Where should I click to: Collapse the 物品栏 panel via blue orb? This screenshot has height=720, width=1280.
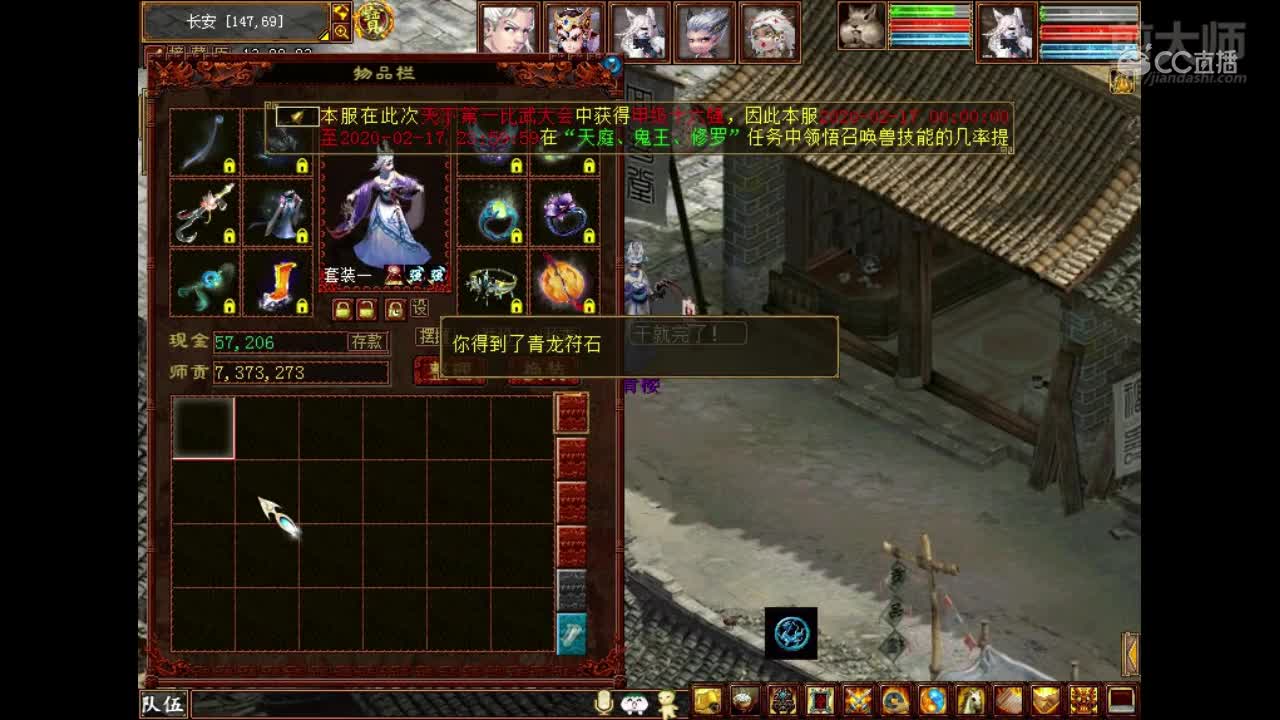click(613, 64)
